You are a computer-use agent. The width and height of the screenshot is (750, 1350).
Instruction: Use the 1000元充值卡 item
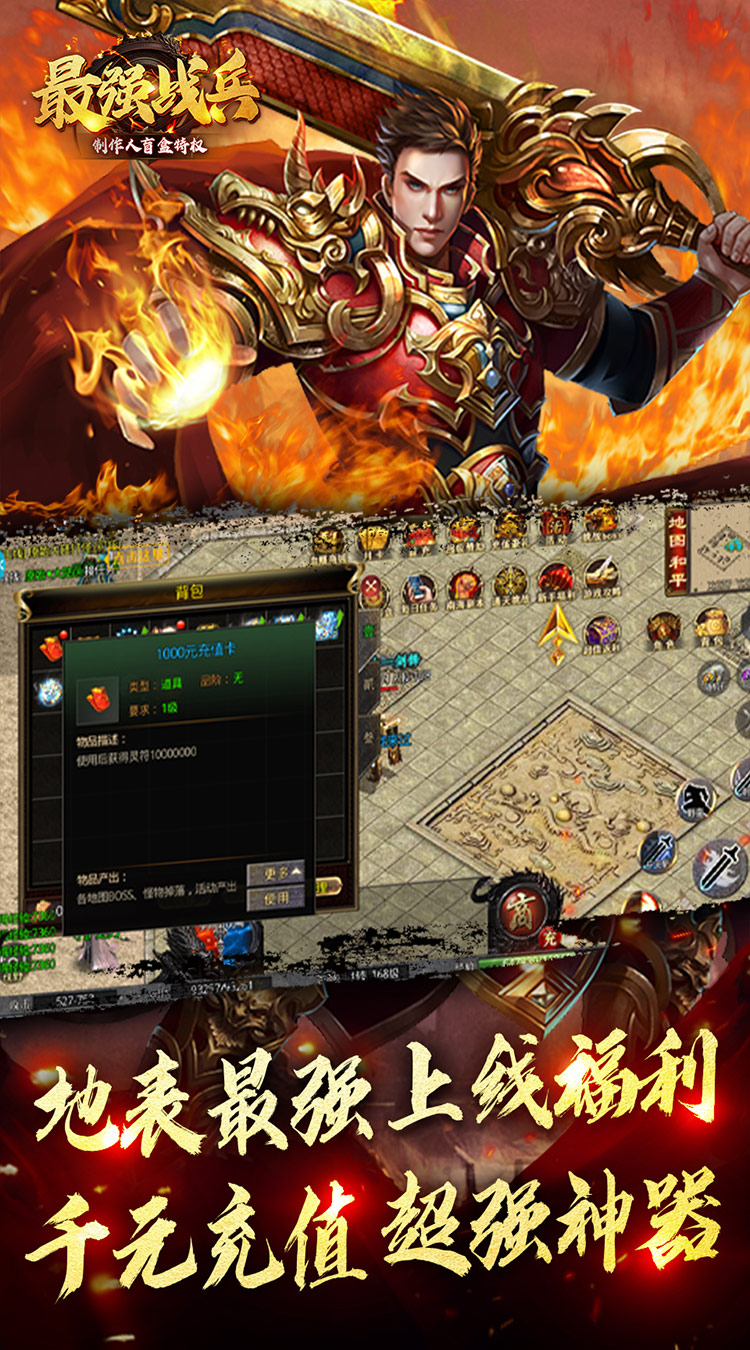(276, 897)
